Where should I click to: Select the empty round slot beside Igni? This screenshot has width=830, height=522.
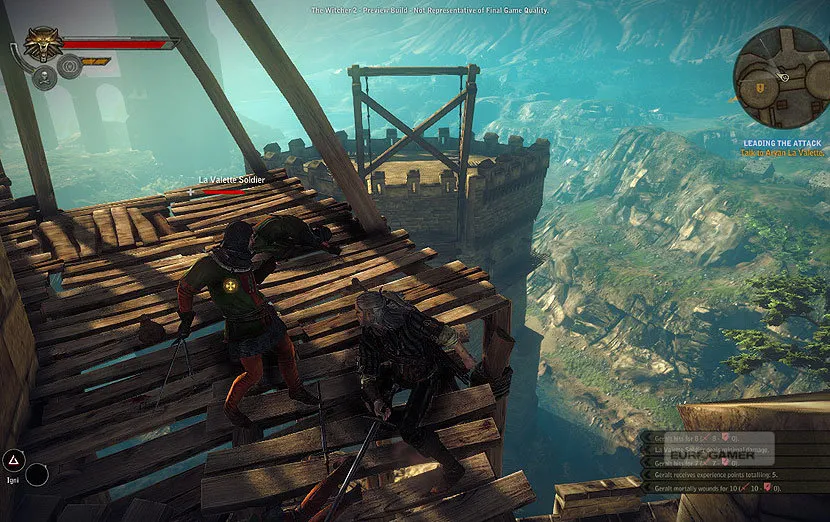(x=38, y=474)
